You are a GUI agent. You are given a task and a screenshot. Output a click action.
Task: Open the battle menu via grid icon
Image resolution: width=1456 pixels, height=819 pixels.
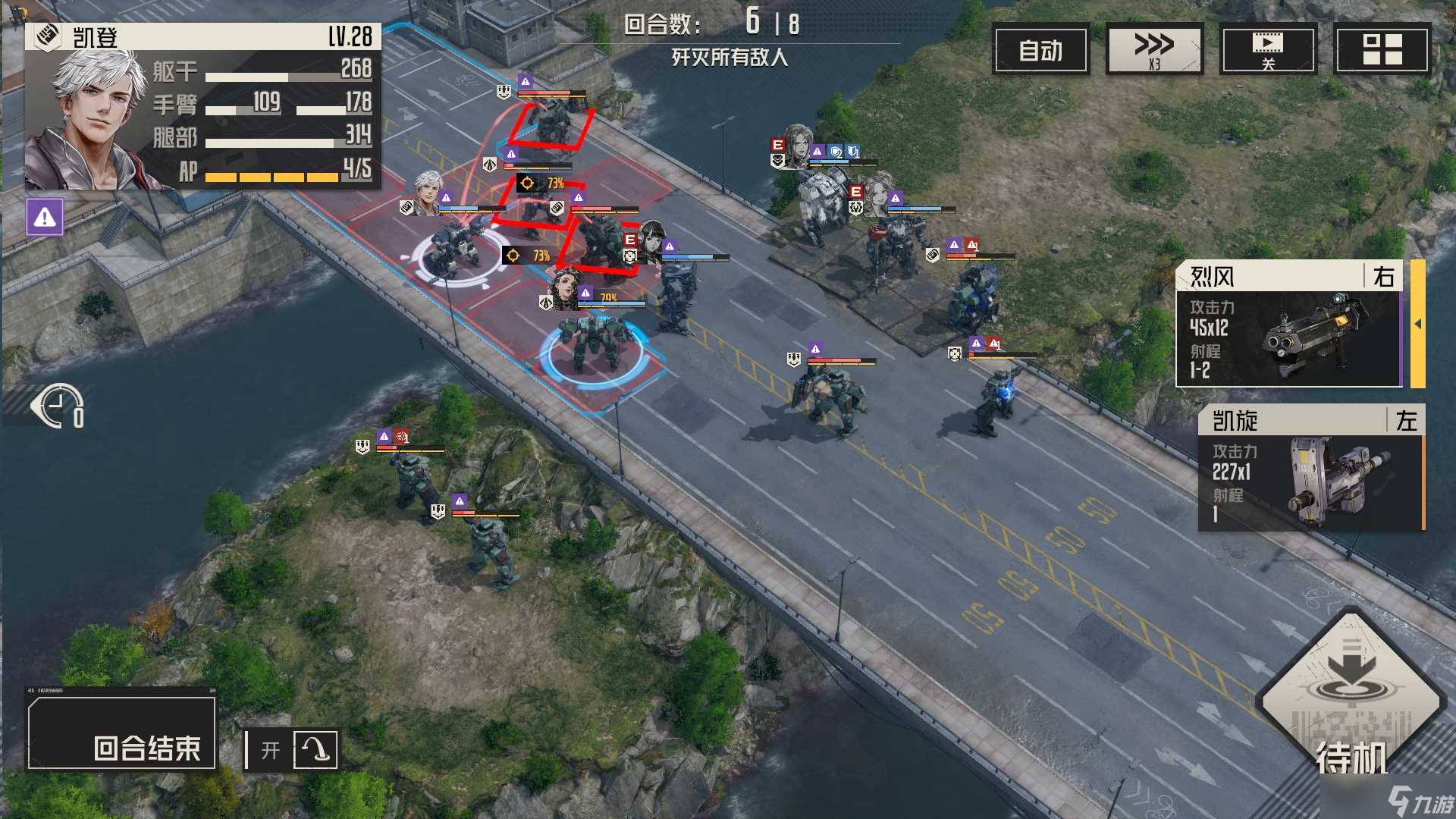point(1383,49)
